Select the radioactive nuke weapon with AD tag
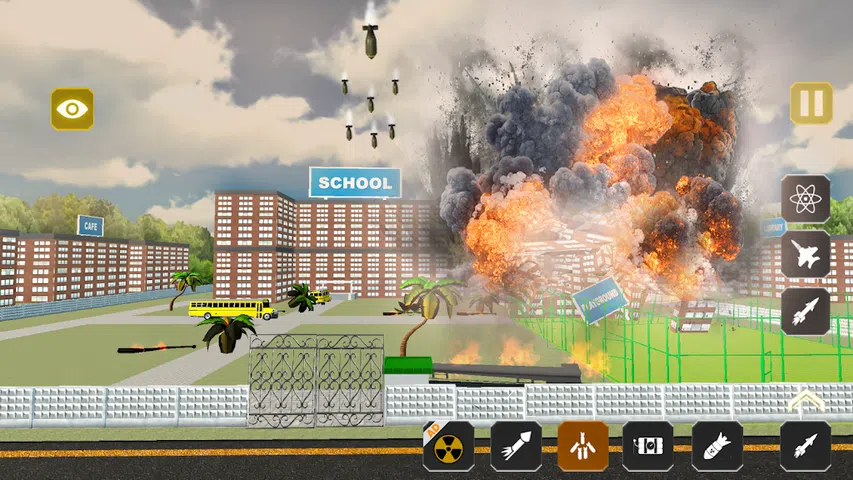The image size is (853, 480). (x=448, y=446)
